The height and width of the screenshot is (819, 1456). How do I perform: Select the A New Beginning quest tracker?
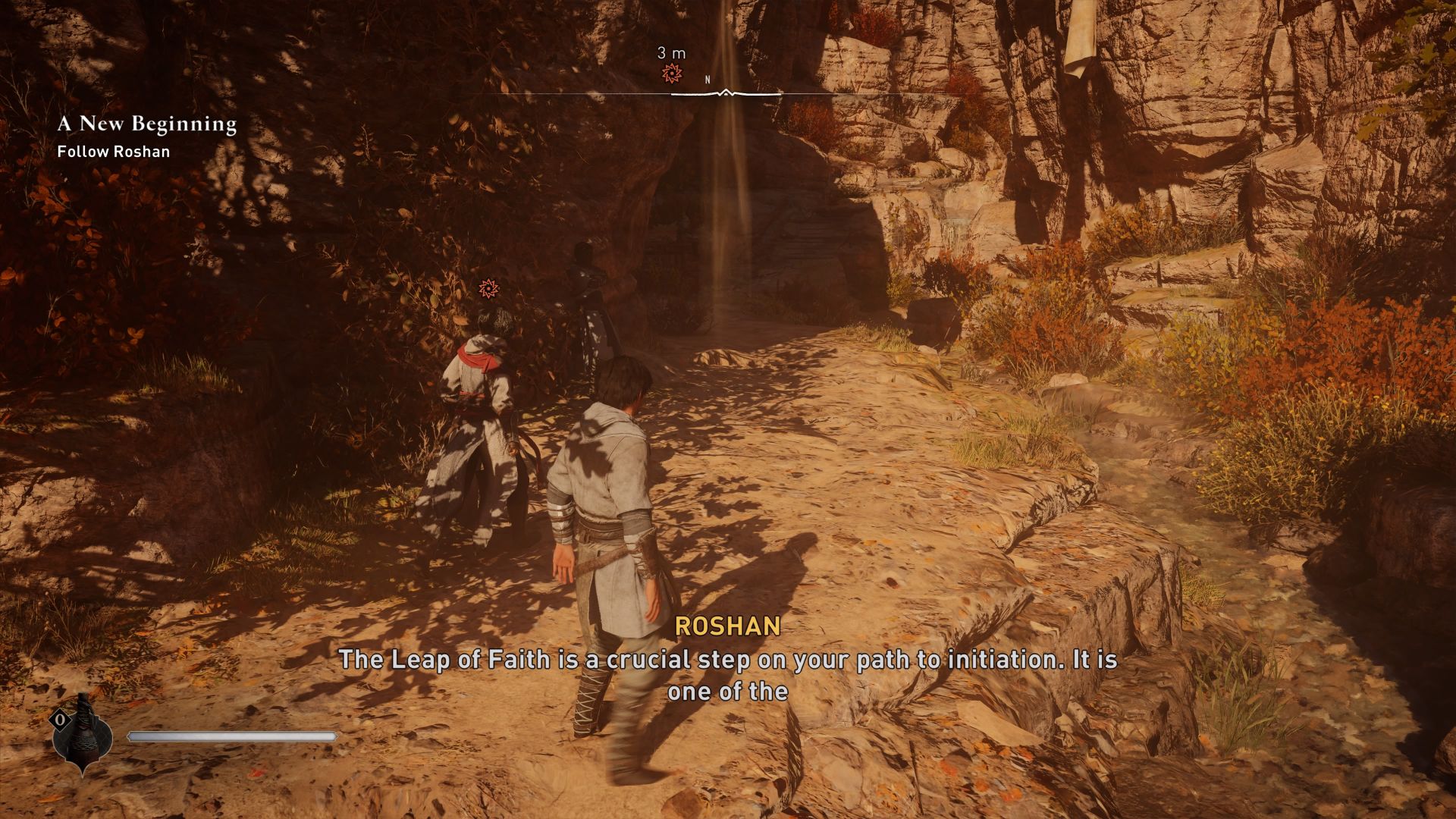tap(147, 124)
